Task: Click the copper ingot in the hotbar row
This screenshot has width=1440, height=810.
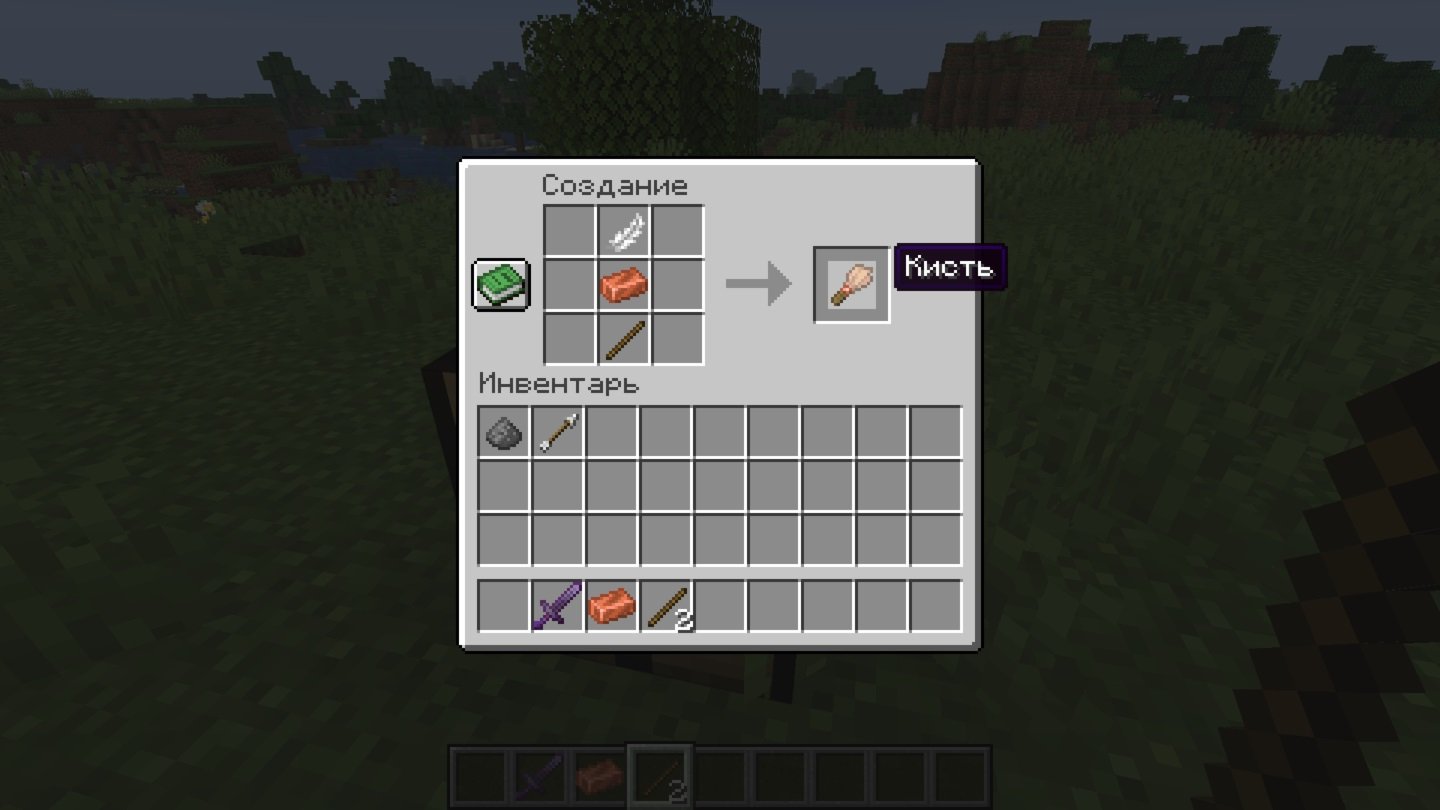Action: click(x=611, y=606)
